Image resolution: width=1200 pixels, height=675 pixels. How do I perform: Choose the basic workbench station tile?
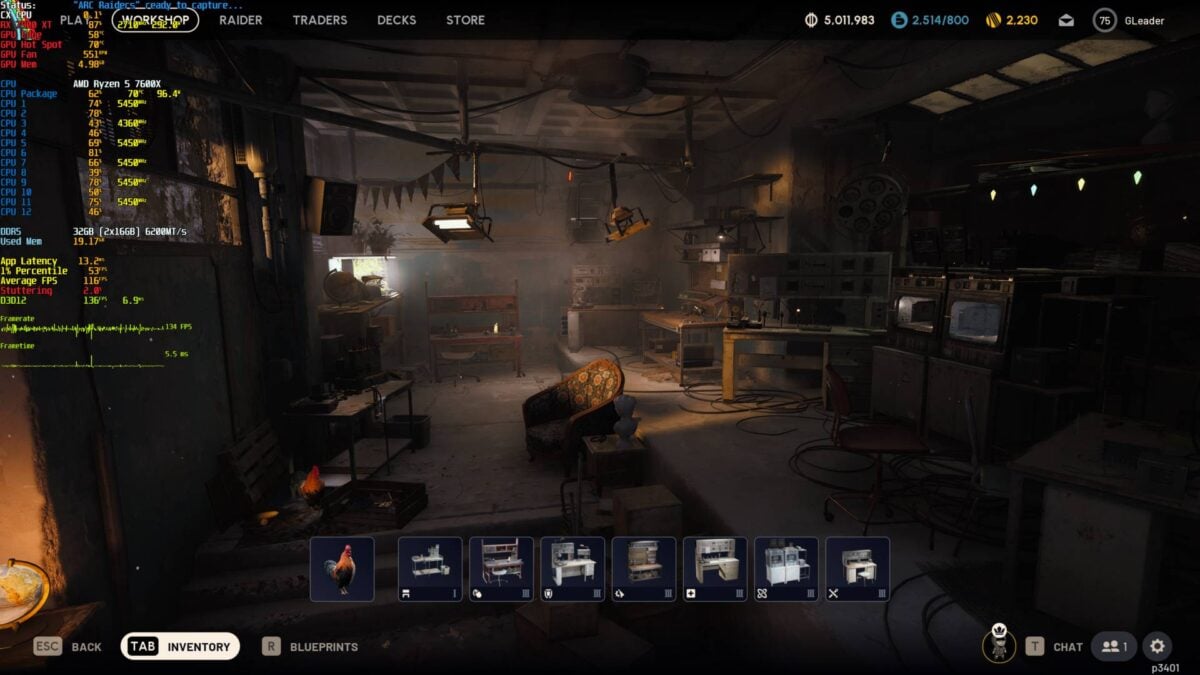pos(430,569)
